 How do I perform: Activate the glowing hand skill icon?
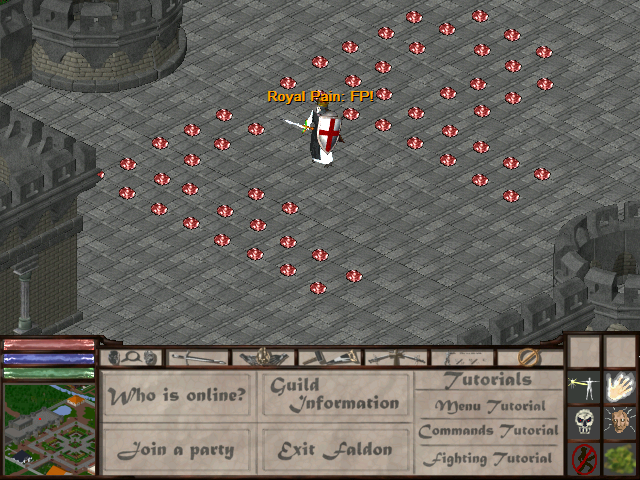pos(620,386)
